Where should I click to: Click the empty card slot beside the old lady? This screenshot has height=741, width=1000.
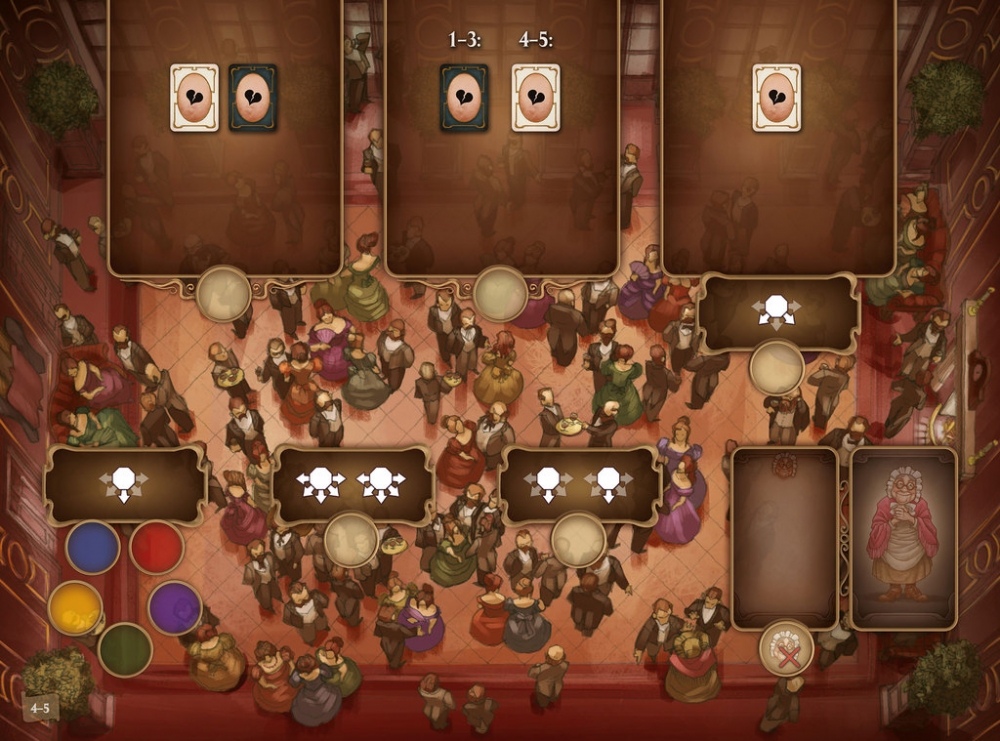785,538
